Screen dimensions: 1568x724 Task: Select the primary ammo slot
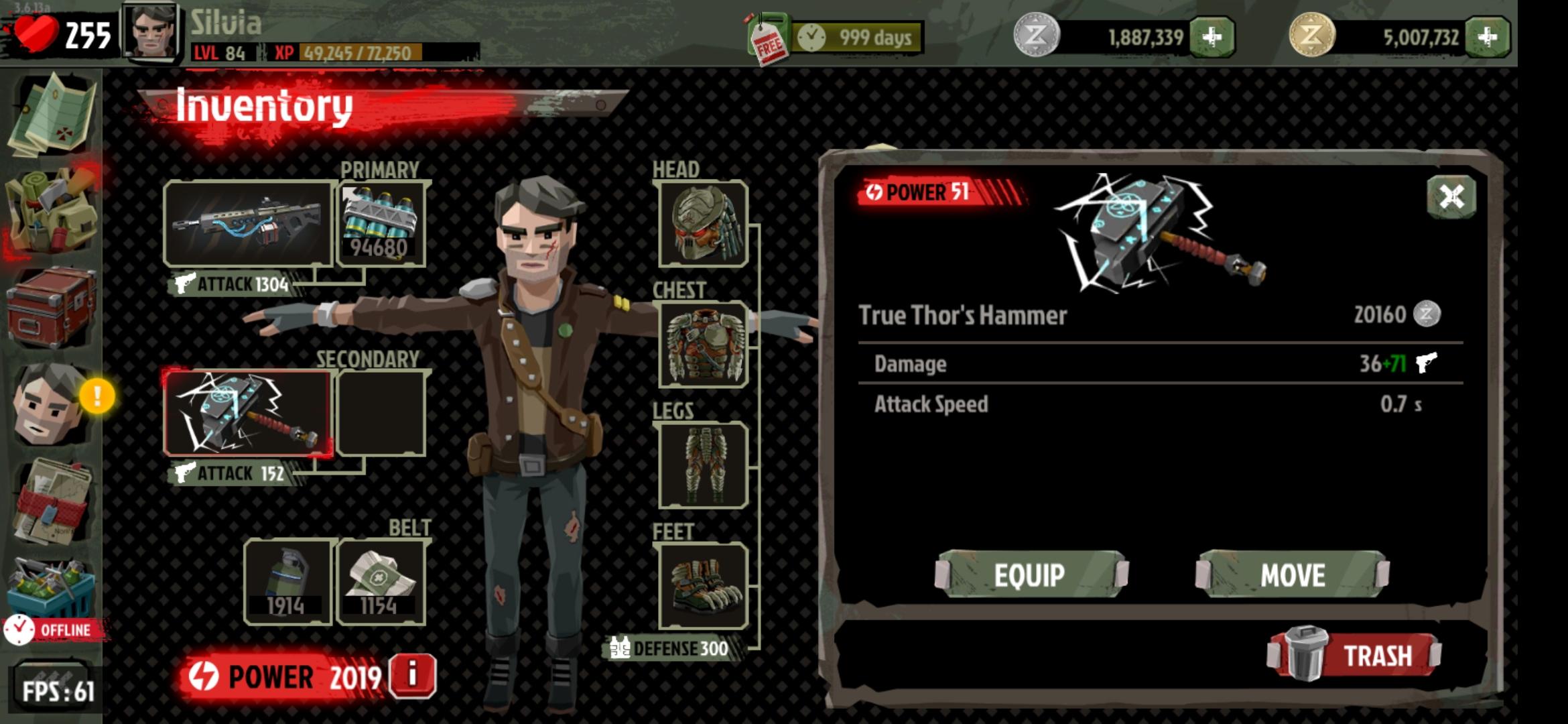click(x=381, y=224)
